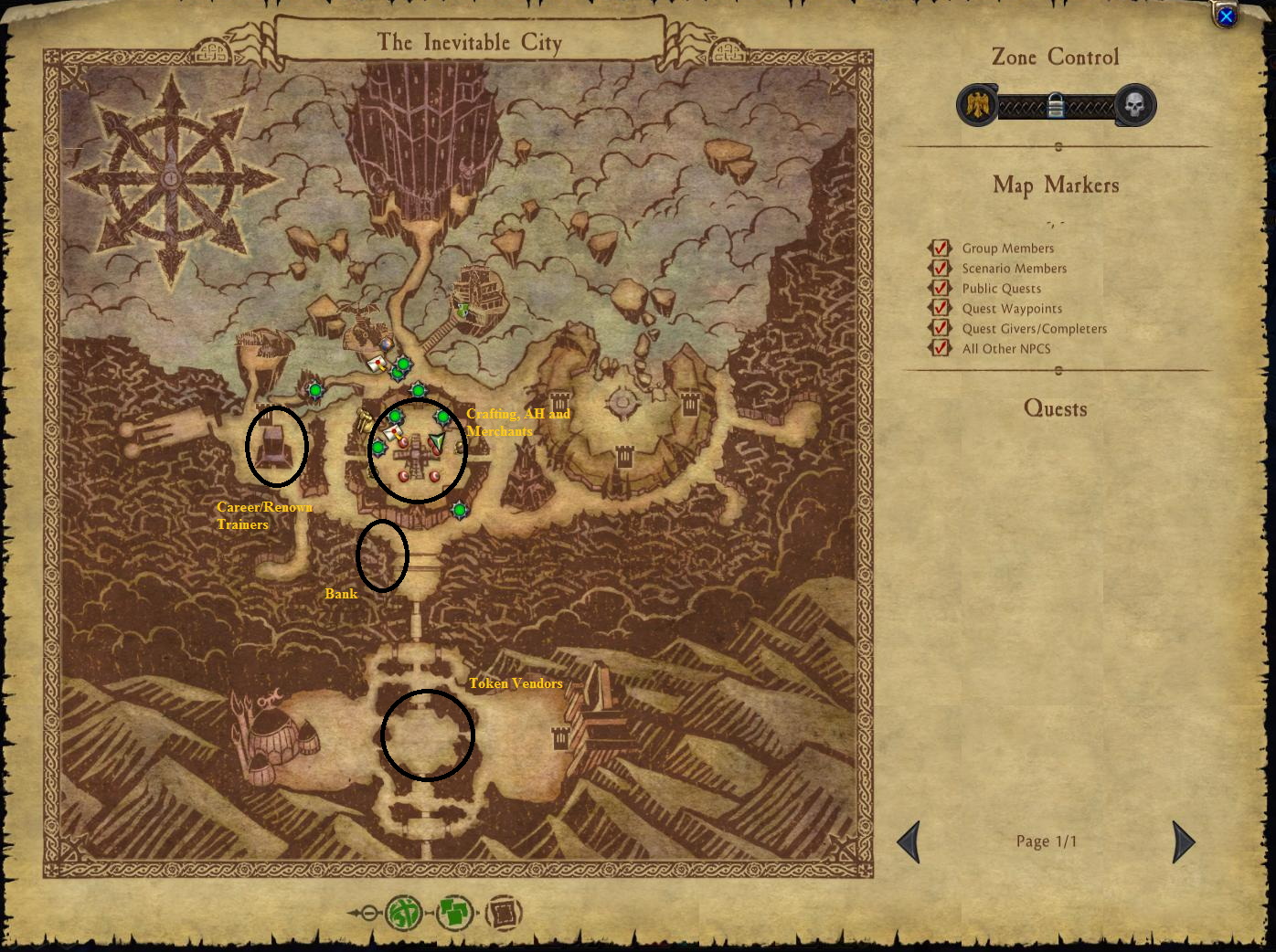Click the golden eagle Order faction icon
1276x952 pixels.
(x=977, y=105)
